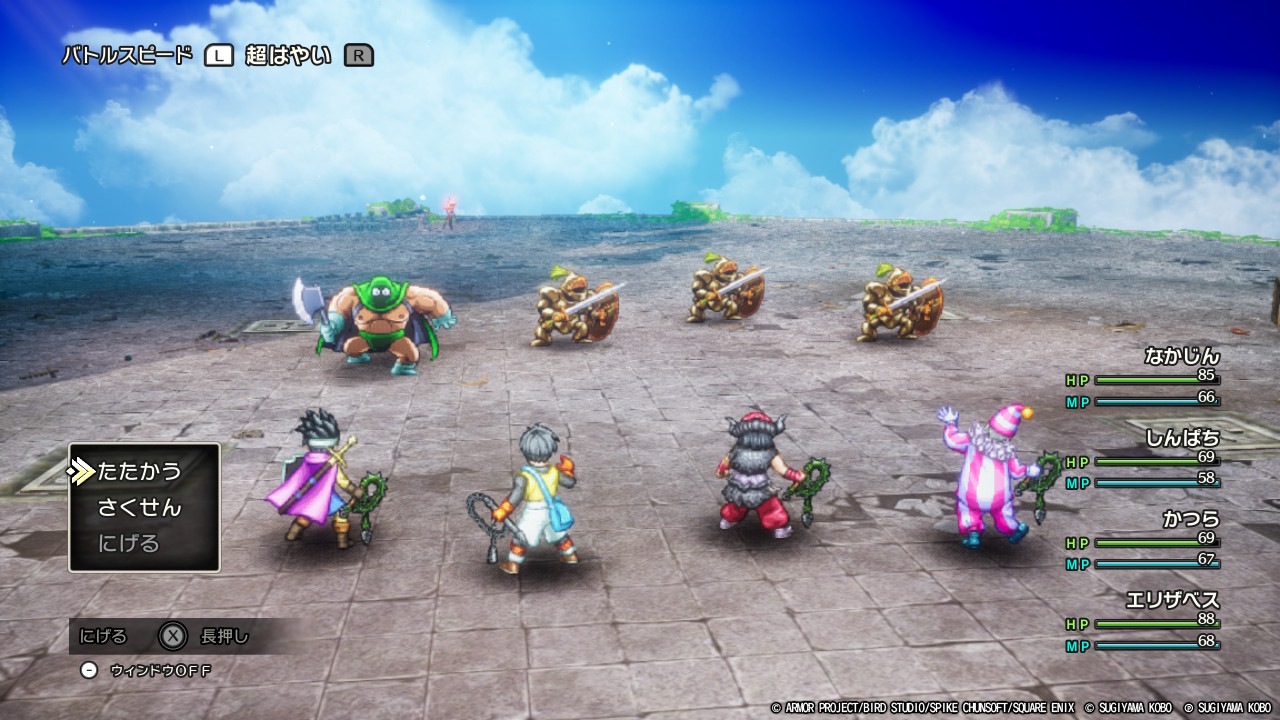
Task: Select たたかう (Fight) command
Action: click(139, 471)
